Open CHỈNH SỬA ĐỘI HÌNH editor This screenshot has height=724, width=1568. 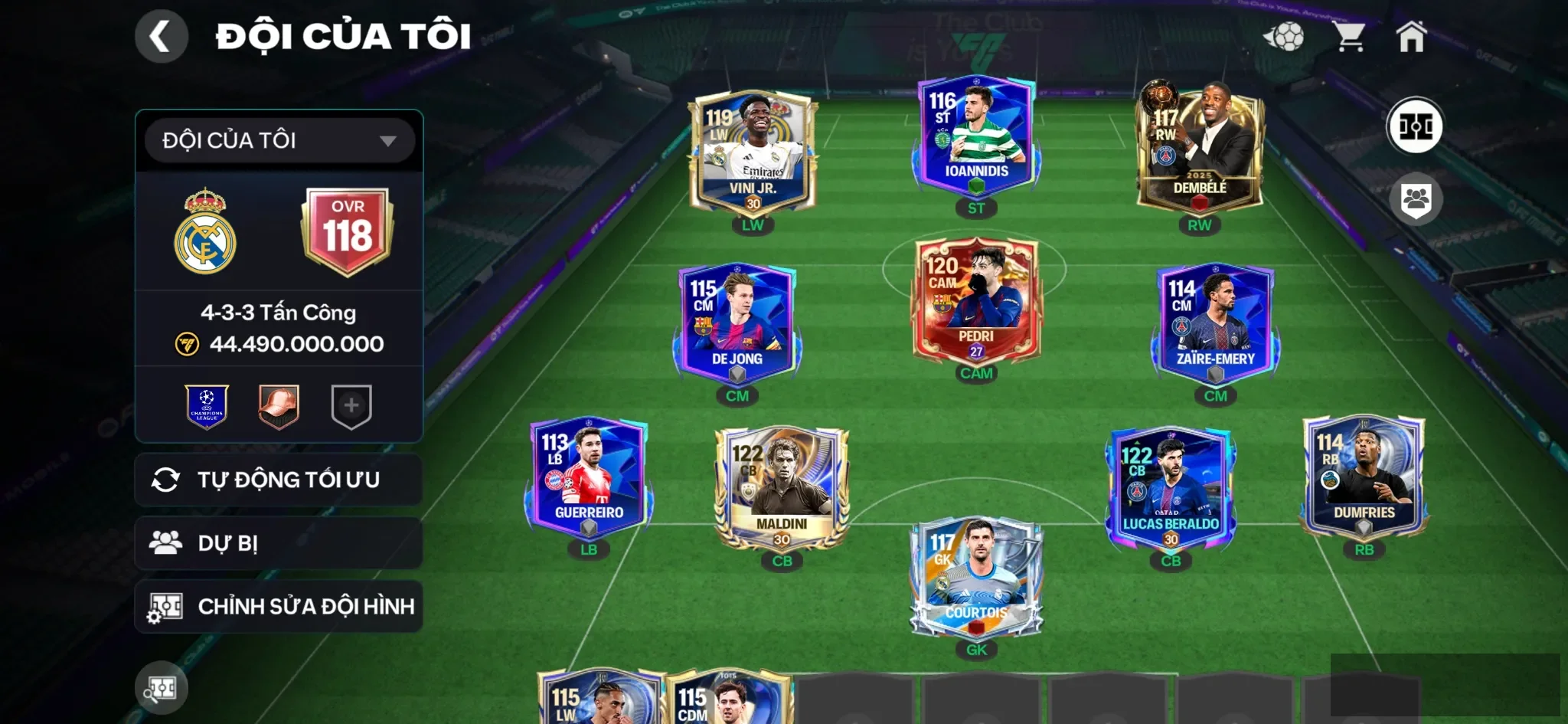click(x=279, y=606)
